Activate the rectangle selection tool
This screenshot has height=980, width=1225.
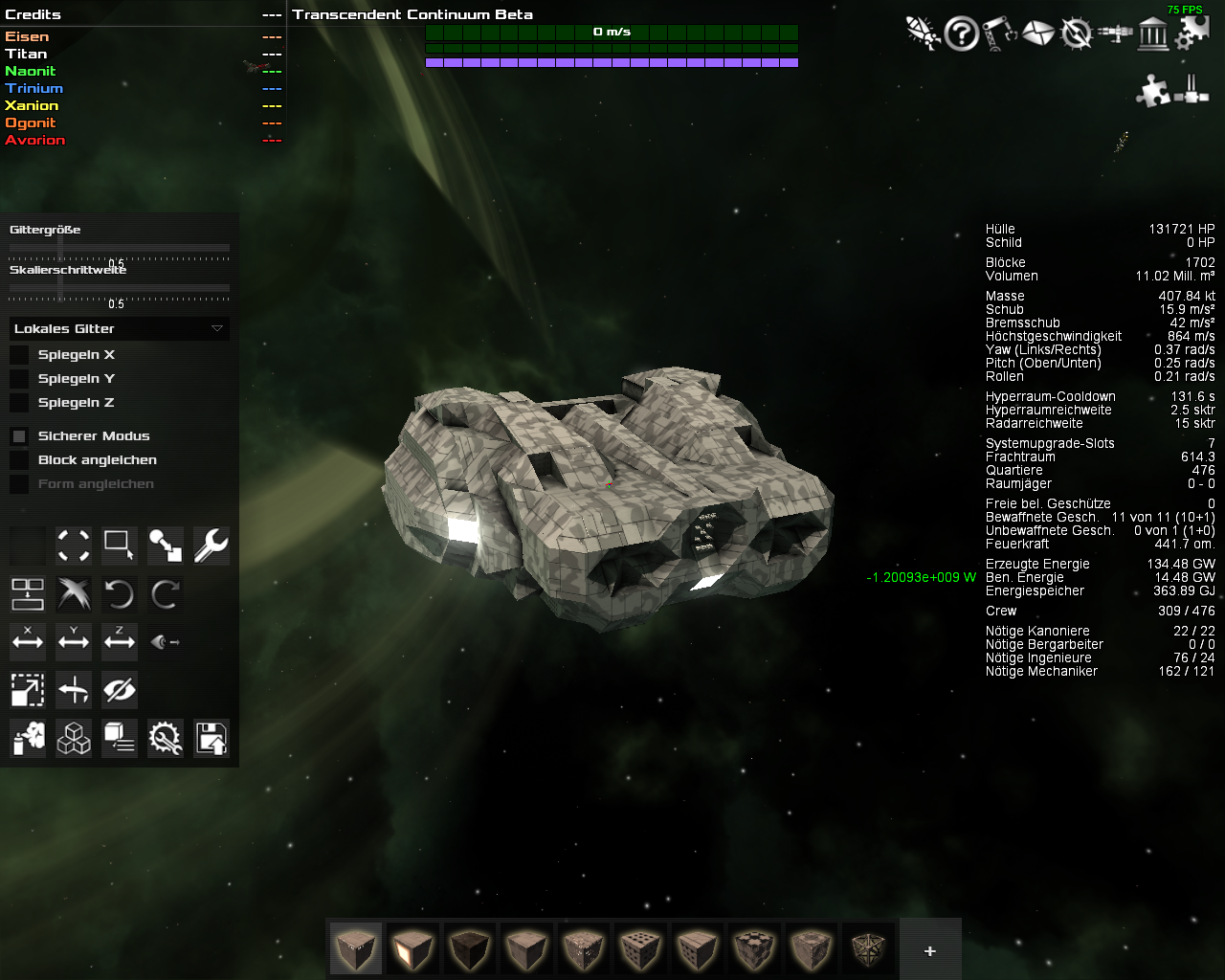120,546
